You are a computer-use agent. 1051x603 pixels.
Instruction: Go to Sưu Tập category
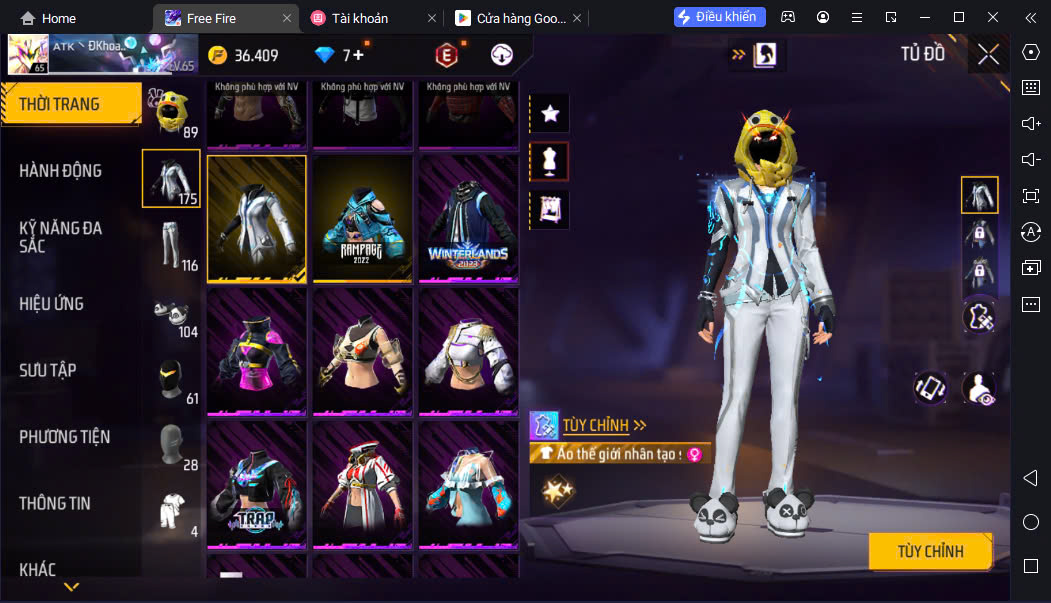(48, 370)
